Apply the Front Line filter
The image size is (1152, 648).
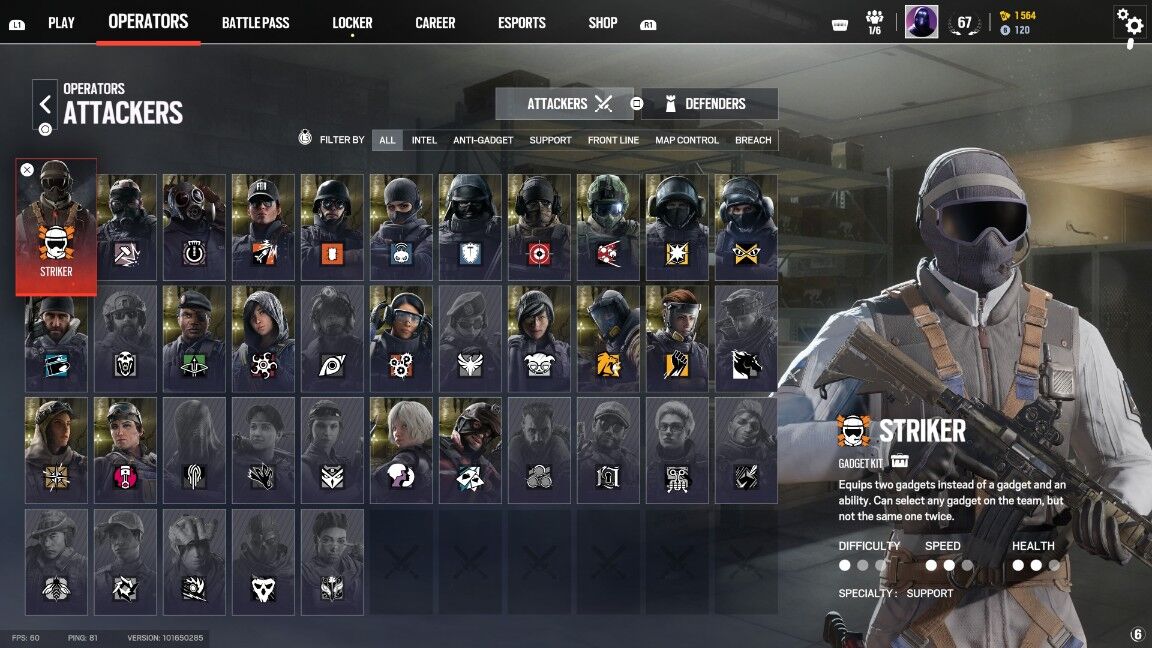(613, 140)
